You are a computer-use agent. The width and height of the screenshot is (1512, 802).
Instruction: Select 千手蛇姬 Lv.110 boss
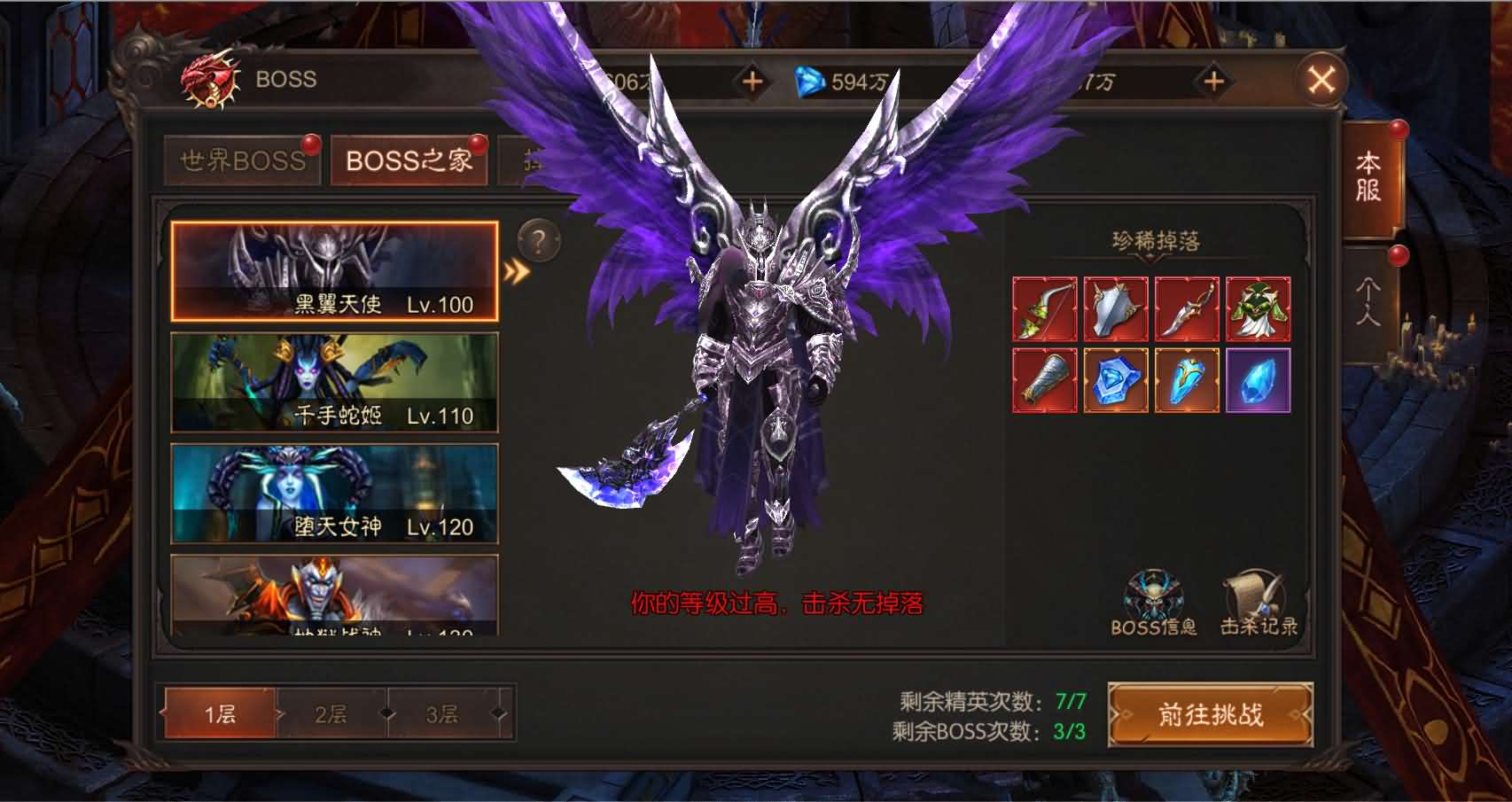click(x=332, y=383)
